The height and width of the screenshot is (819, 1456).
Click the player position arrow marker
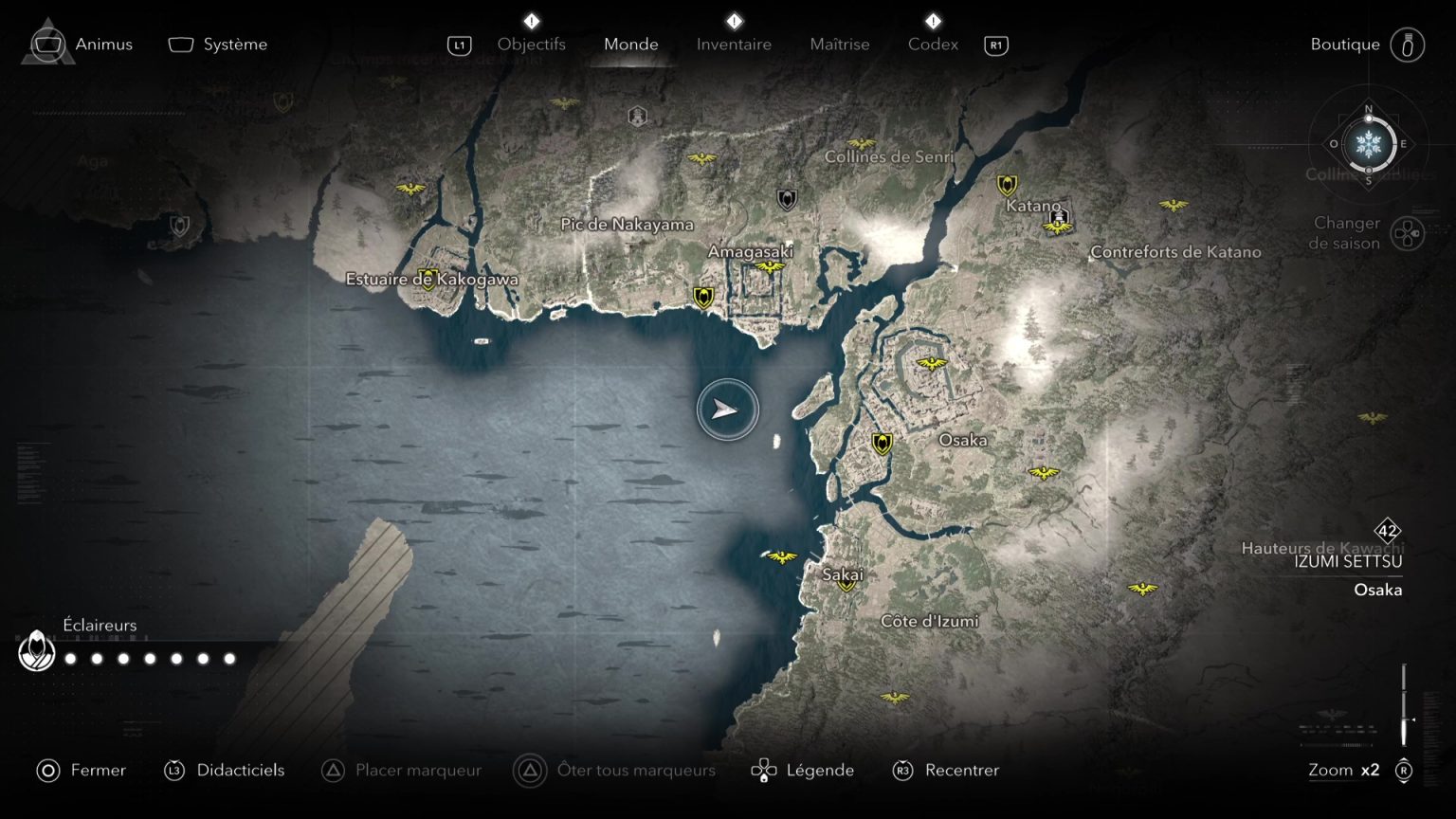click(726, 409)
